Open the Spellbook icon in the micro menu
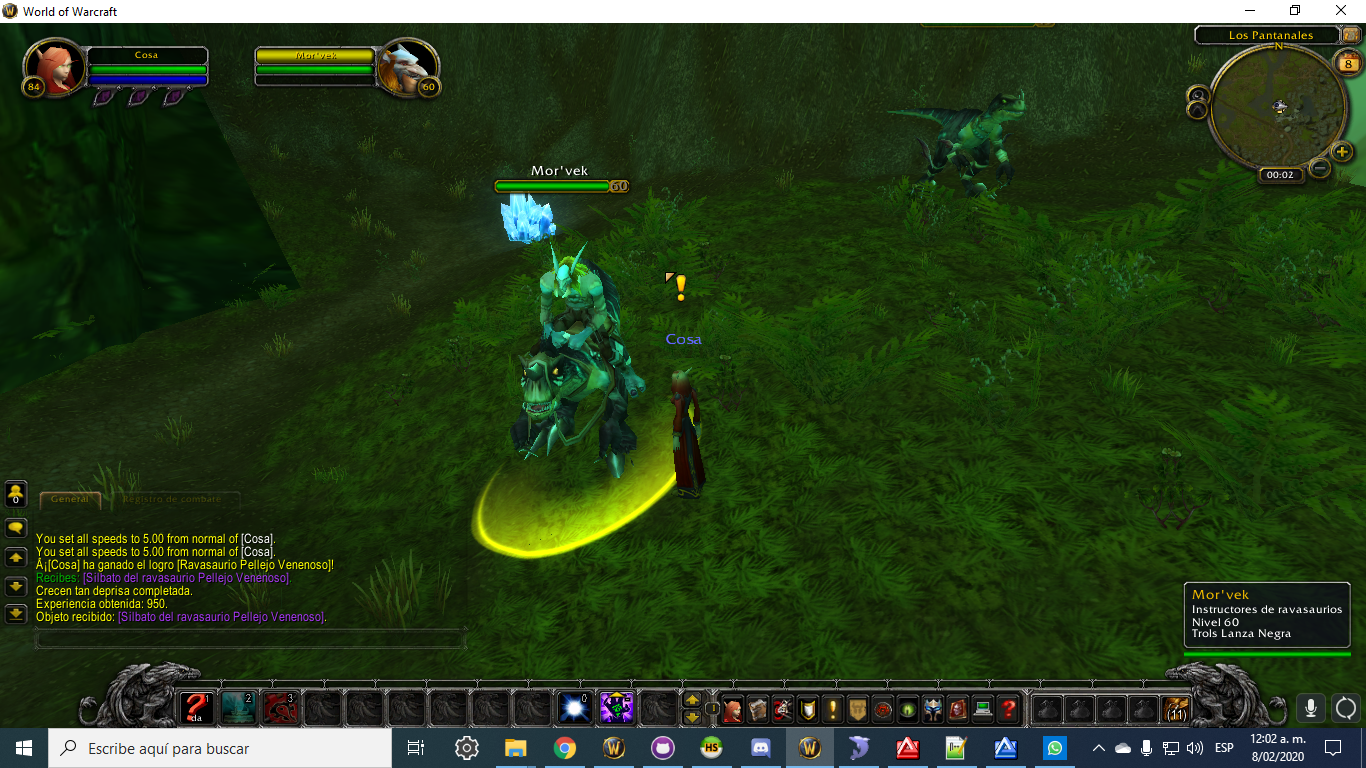 [x=757, y=708]
